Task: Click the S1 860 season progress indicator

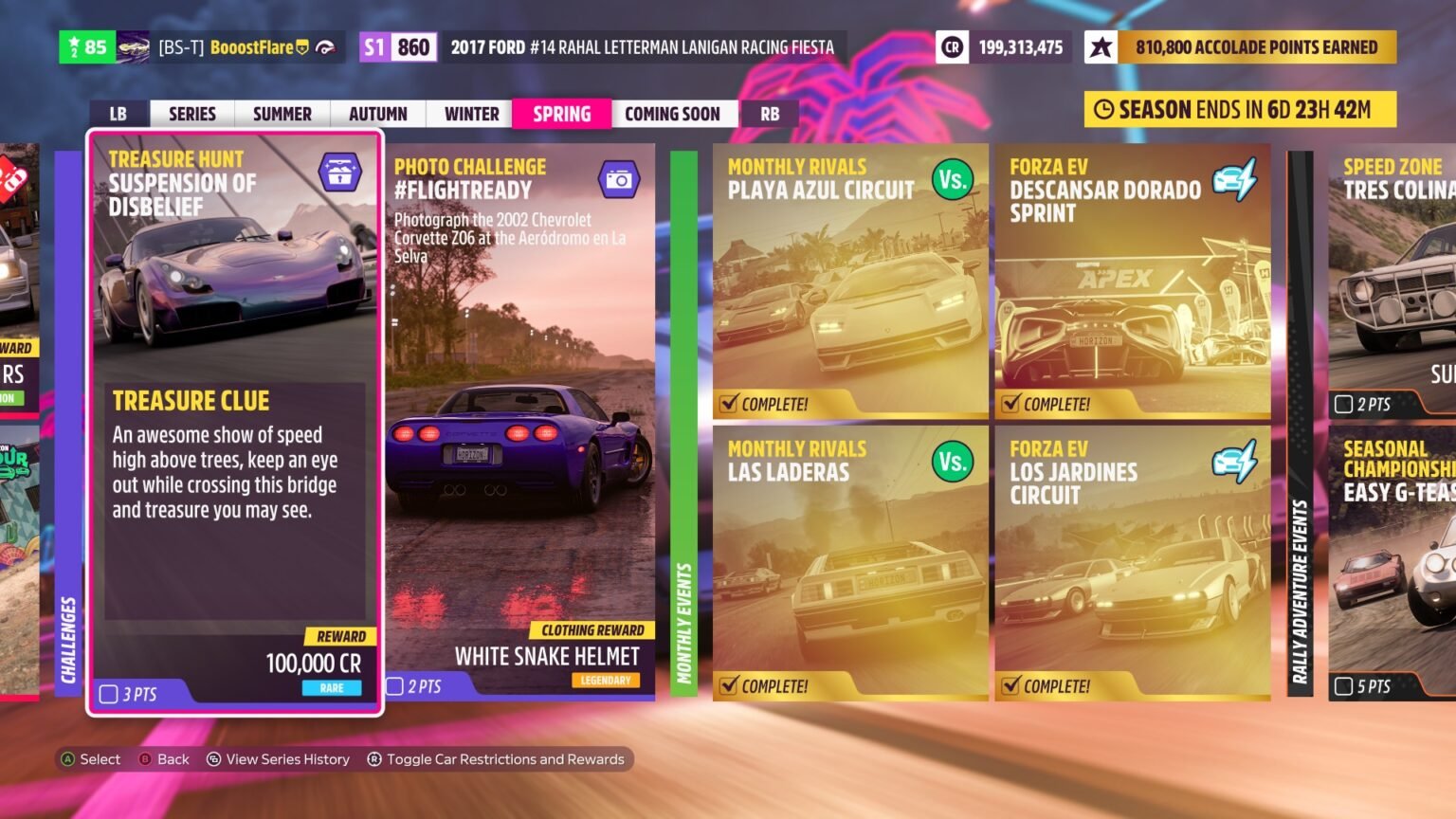Action: pyautogui.click(x=397, y=45)
